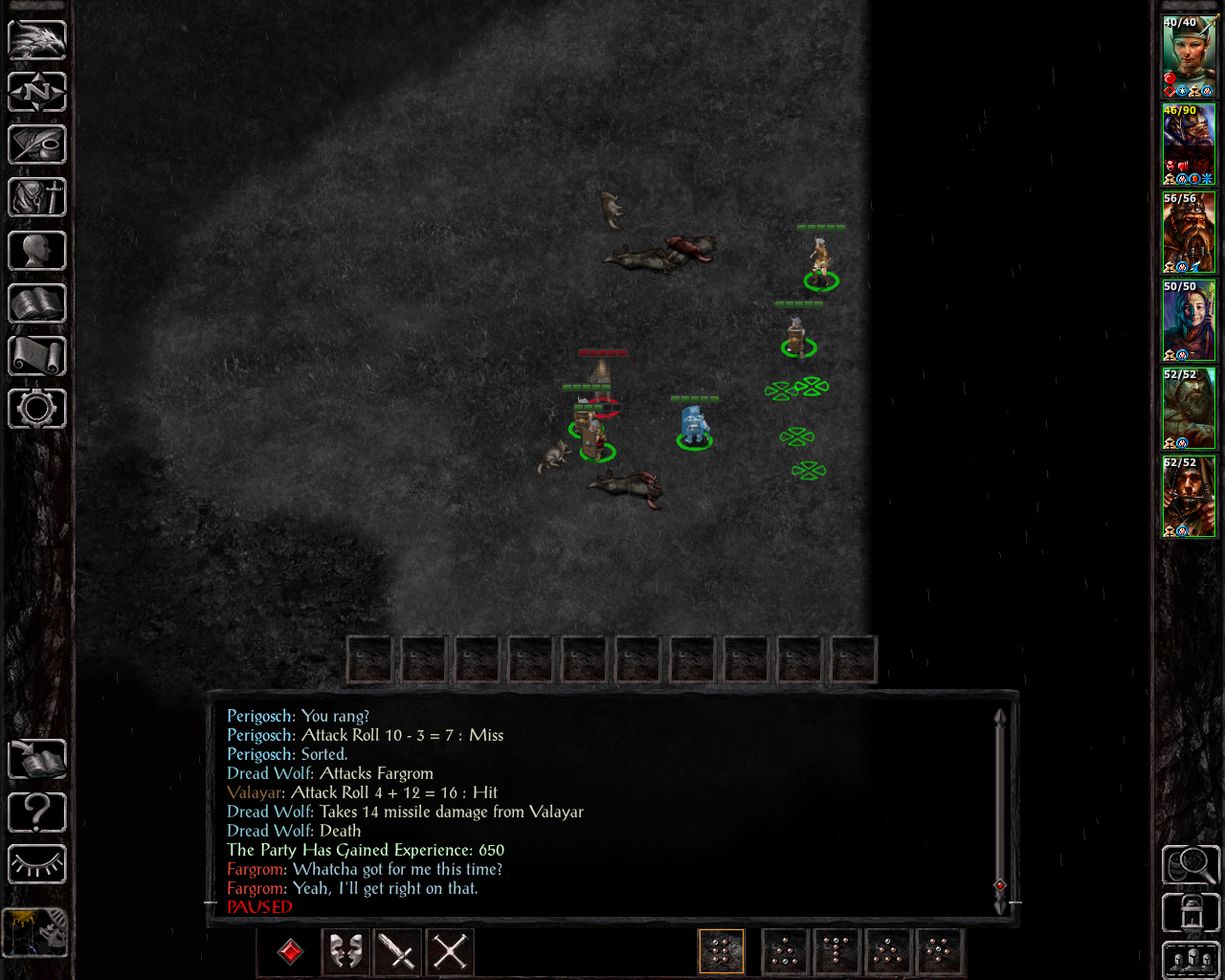
Task: Select the dwarf portrait with 56/56 health
Action: point(1189,233)
